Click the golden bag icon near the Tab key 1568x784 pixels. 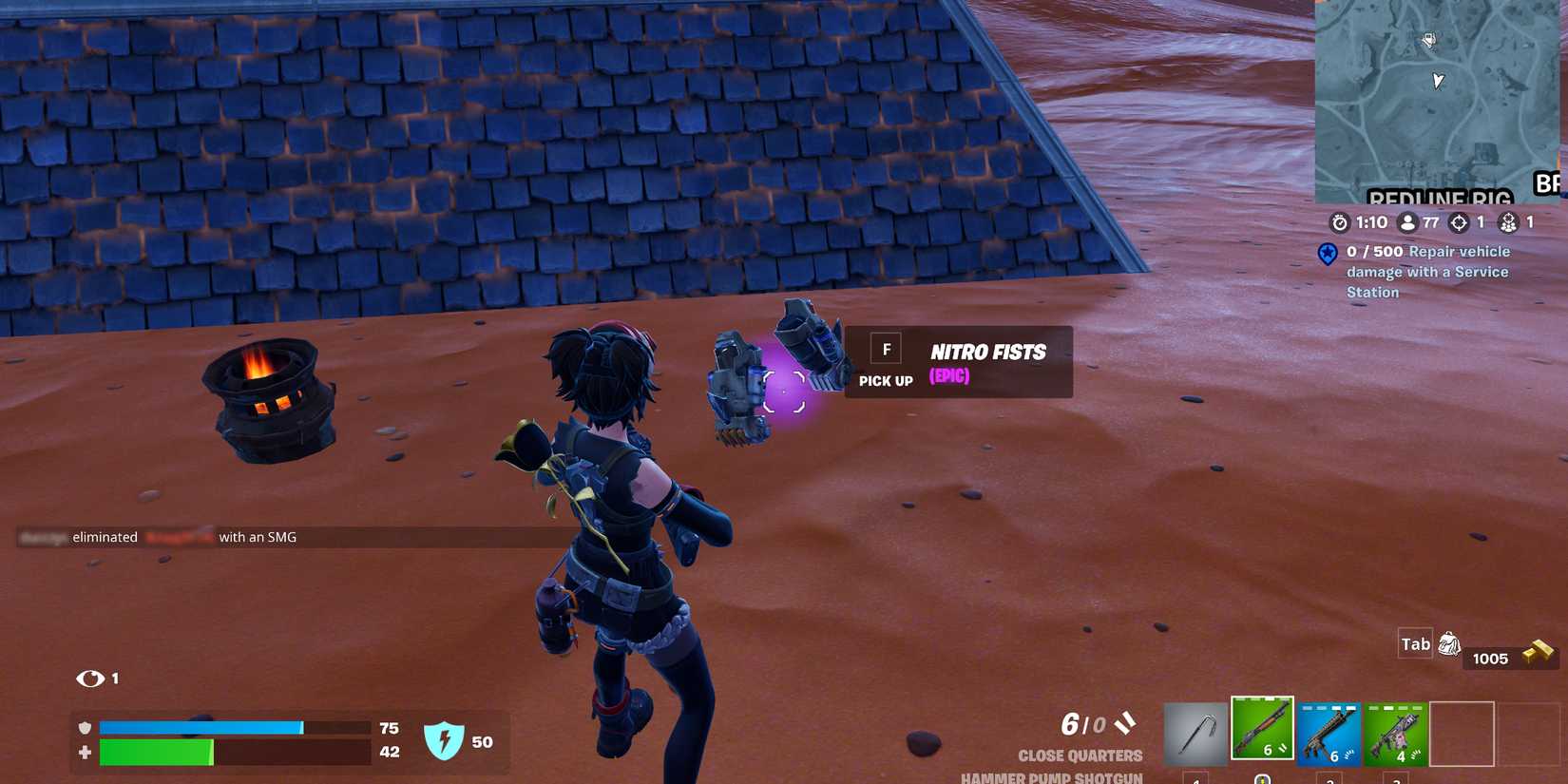click(1448, 643)
